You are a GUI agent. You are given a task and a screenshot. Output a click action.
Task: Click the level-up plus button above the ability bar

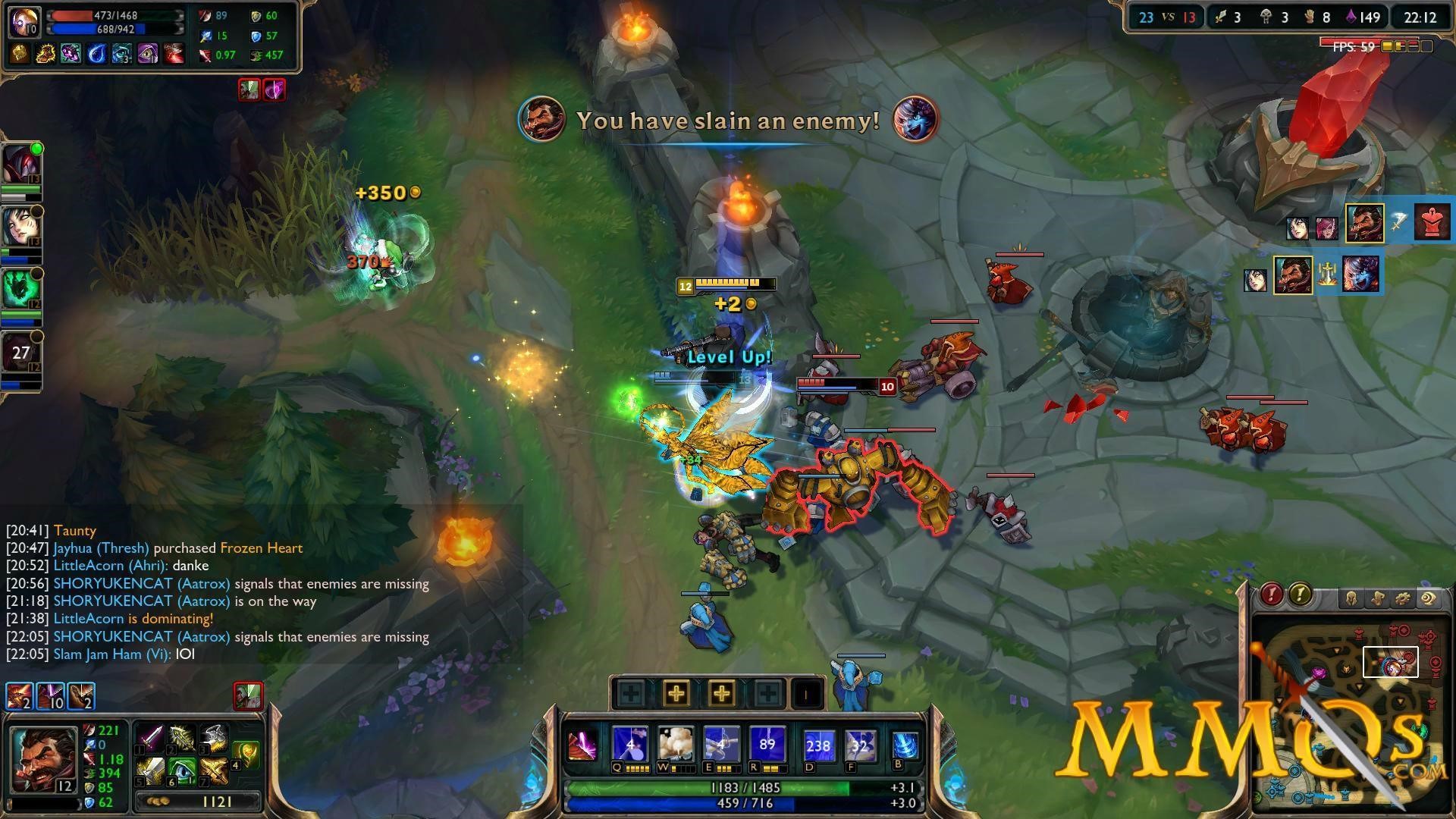[676, 692]
